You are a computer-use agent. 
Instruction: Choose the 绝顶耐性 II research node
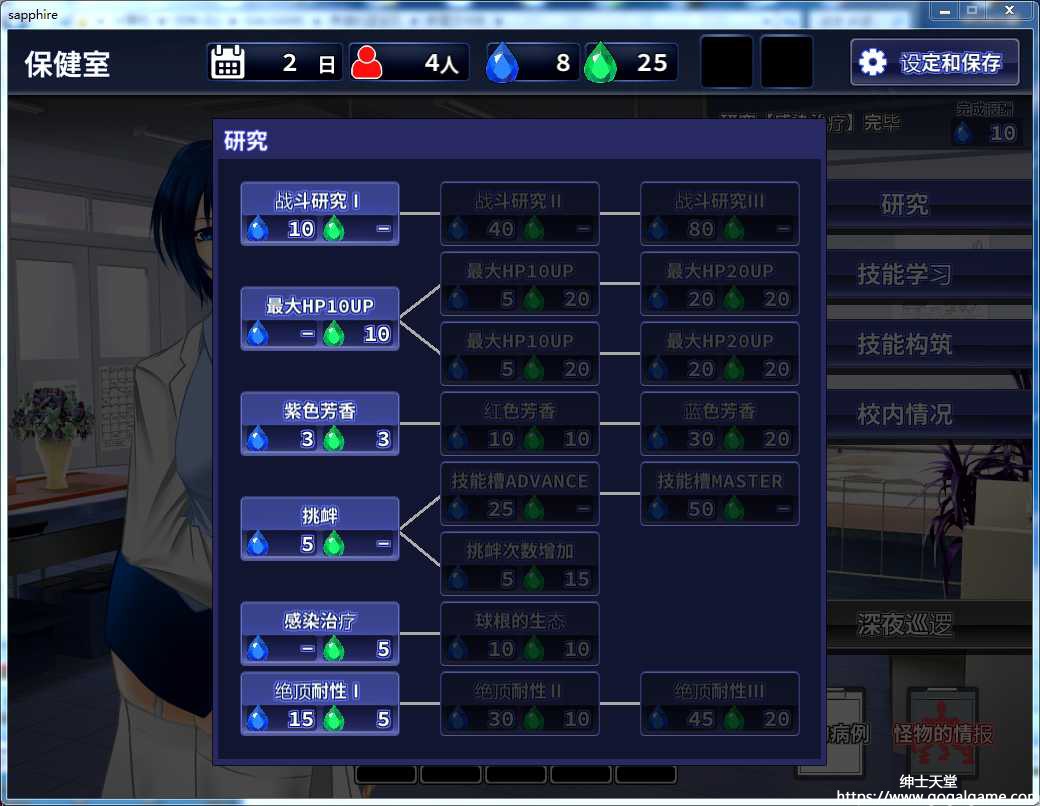[x=520, y=704]
